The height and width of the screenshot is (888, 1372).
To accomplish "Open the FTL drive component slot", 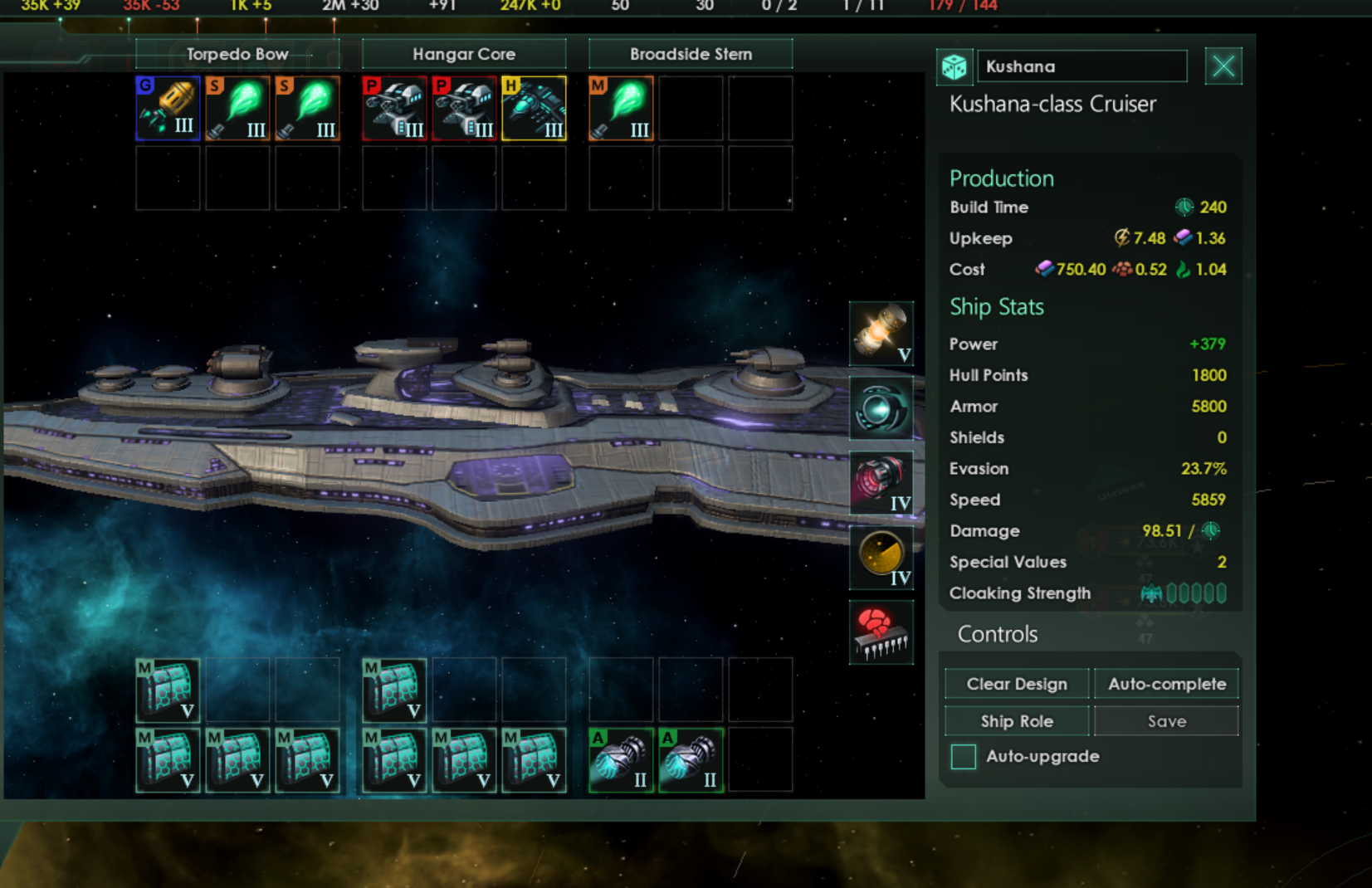I will coord(881,408).
